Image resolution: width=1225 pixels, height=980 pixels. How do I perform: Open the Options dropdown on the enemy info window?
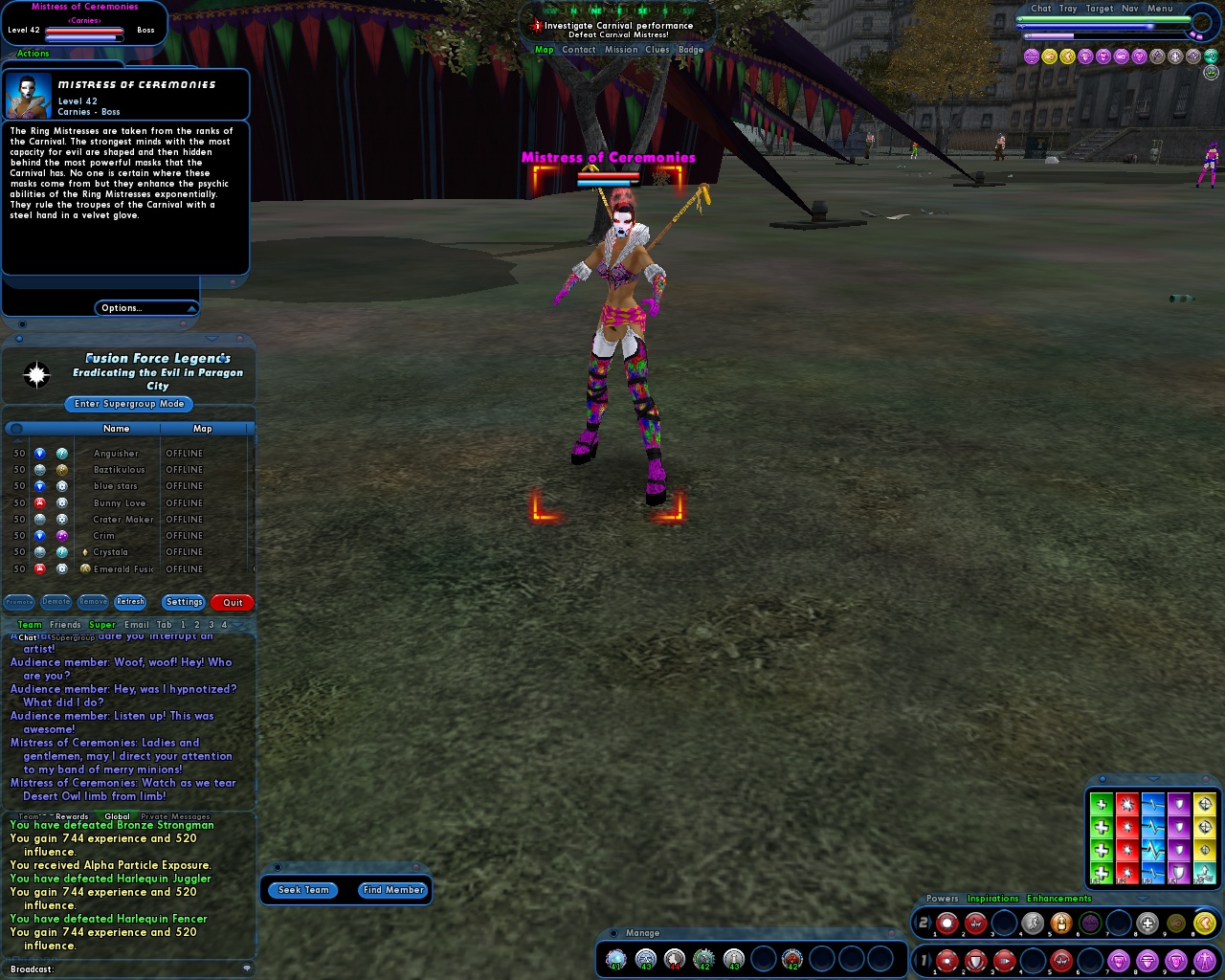(x=145, y=308)
